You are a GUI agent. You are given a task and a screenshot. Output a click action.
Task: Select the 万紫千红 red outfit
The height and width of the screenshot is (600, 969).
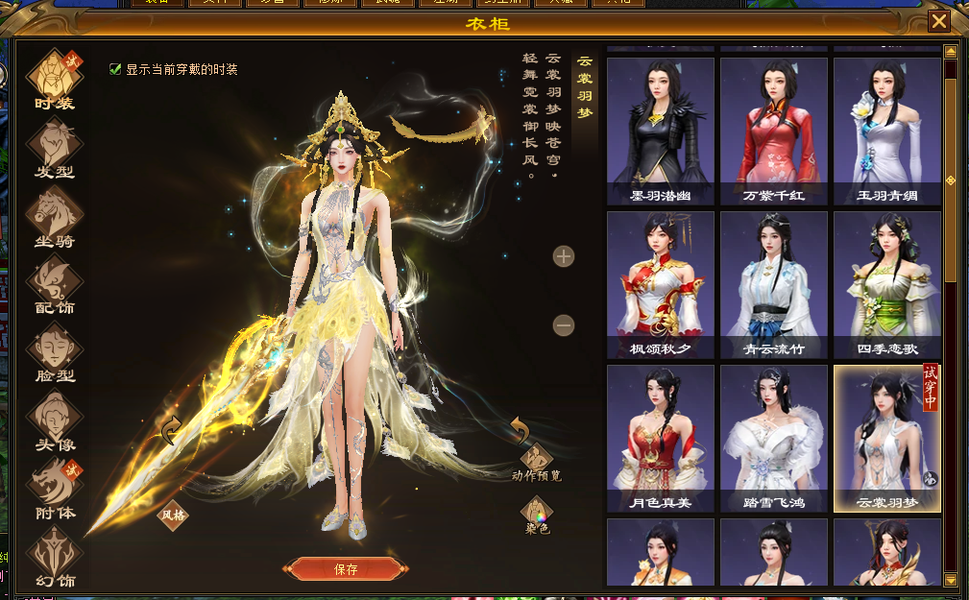[774, 130]
